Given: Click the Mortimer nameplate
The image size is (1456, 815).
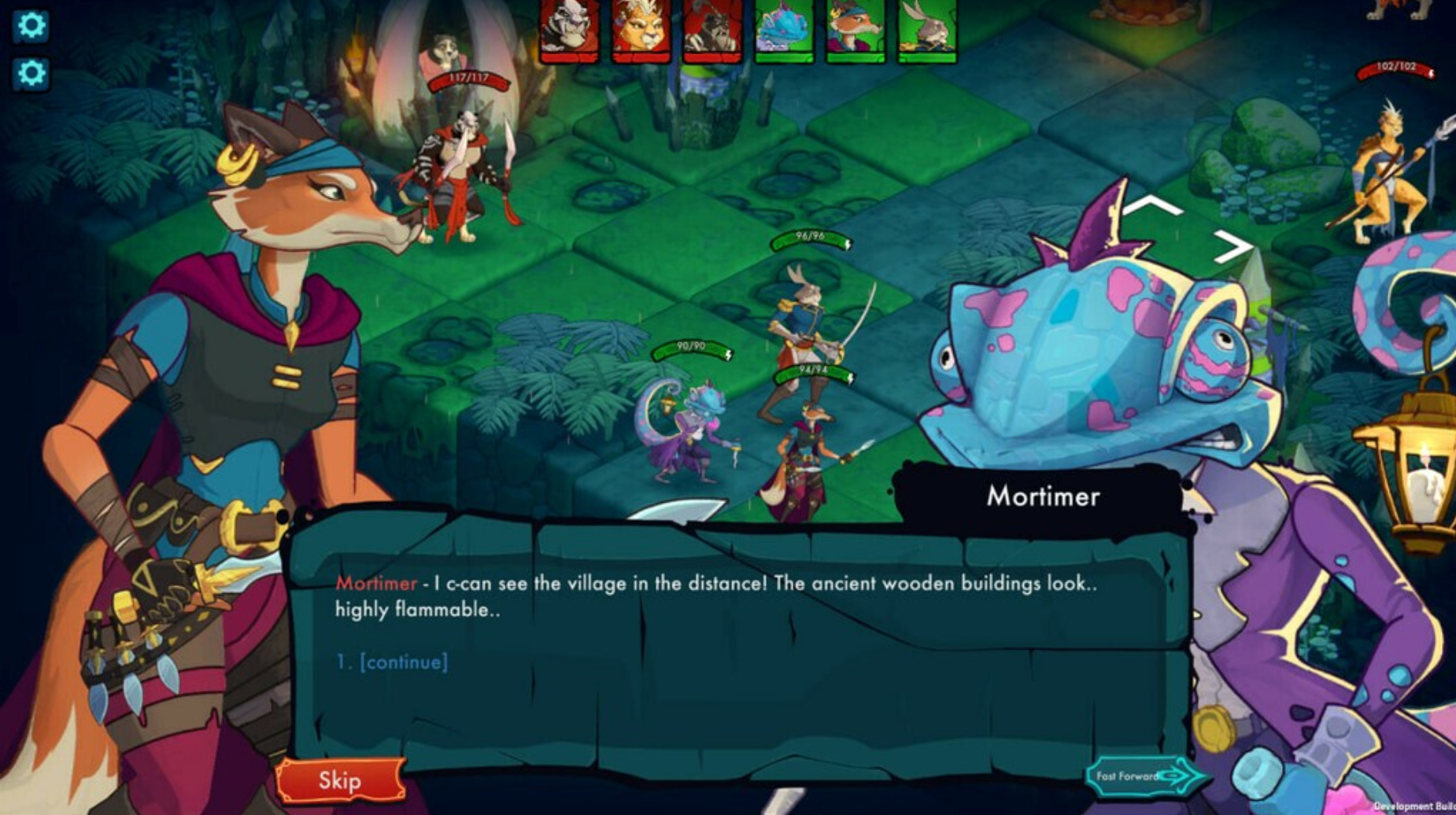Looking at the screenshot, I should 1044,496.
